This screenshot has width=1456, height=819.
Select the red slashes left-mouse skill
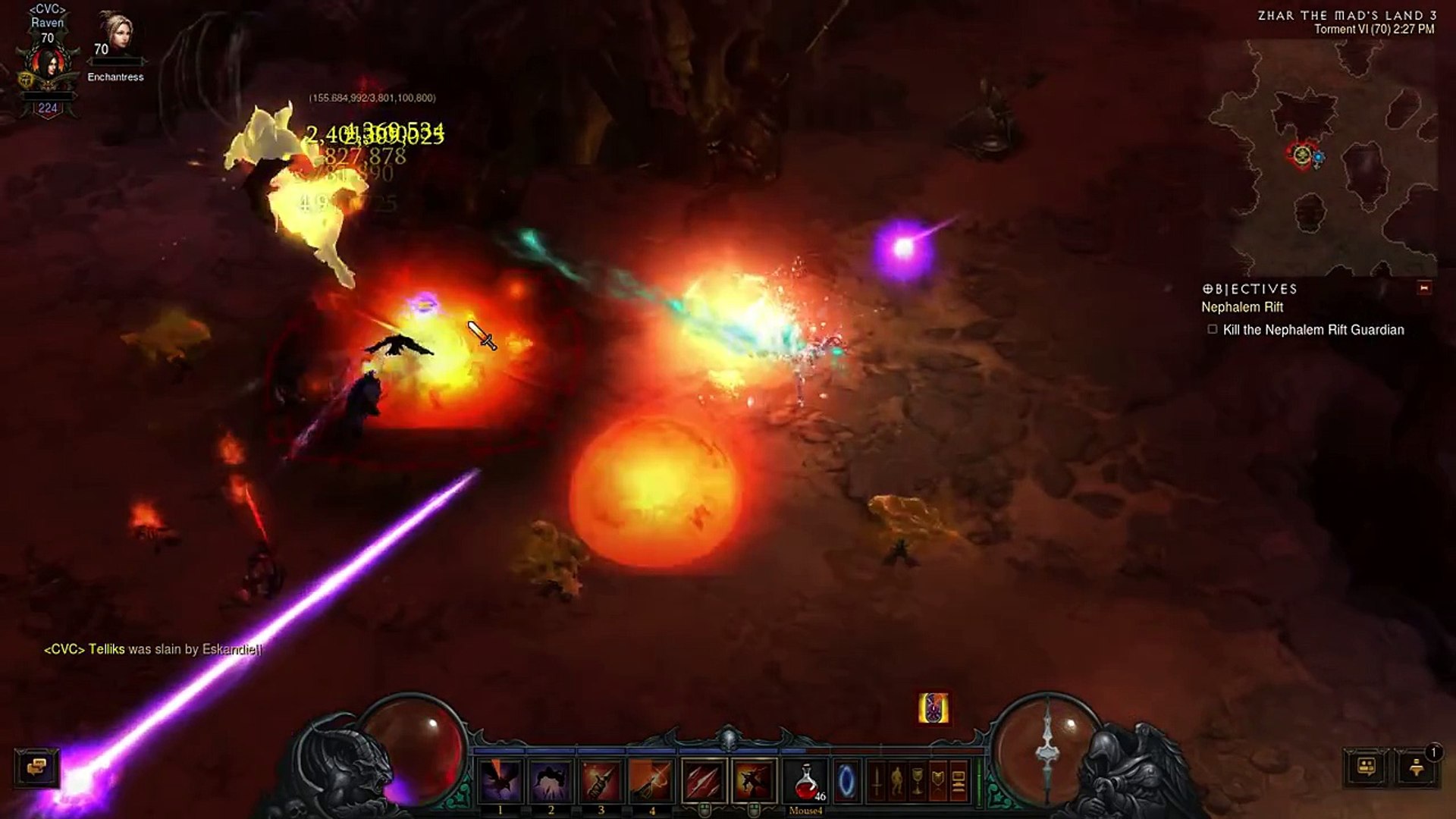[704, 781]
